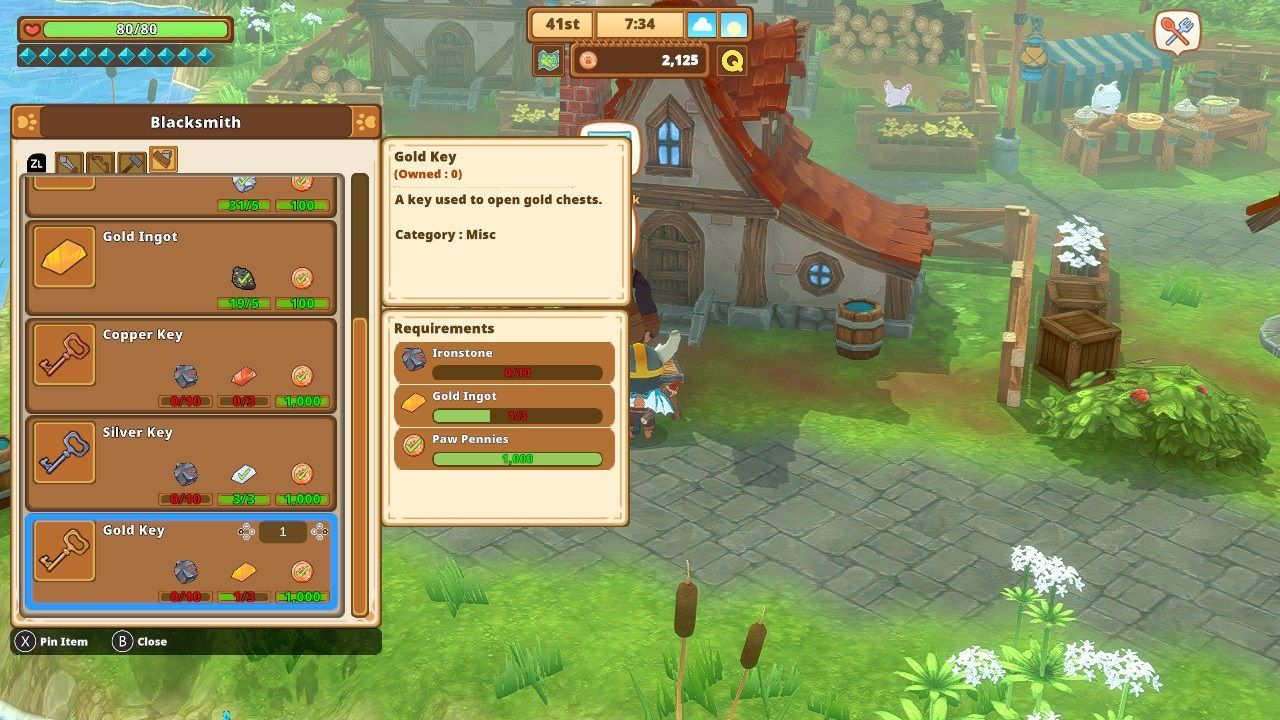Click the Ironstone icon in Requirements
The image size is (1280, 720).
[413, 358]
